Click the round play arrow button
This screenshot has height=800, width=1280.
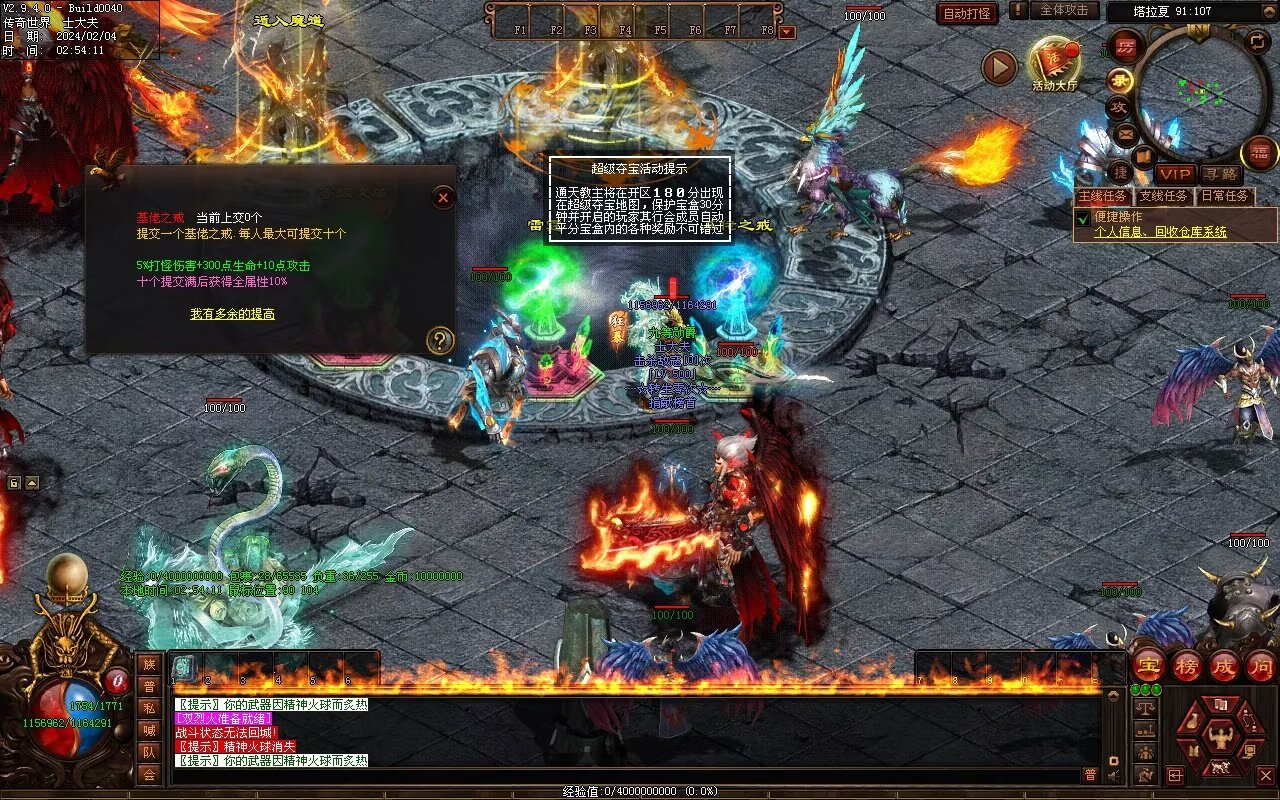tap(999, 67)
